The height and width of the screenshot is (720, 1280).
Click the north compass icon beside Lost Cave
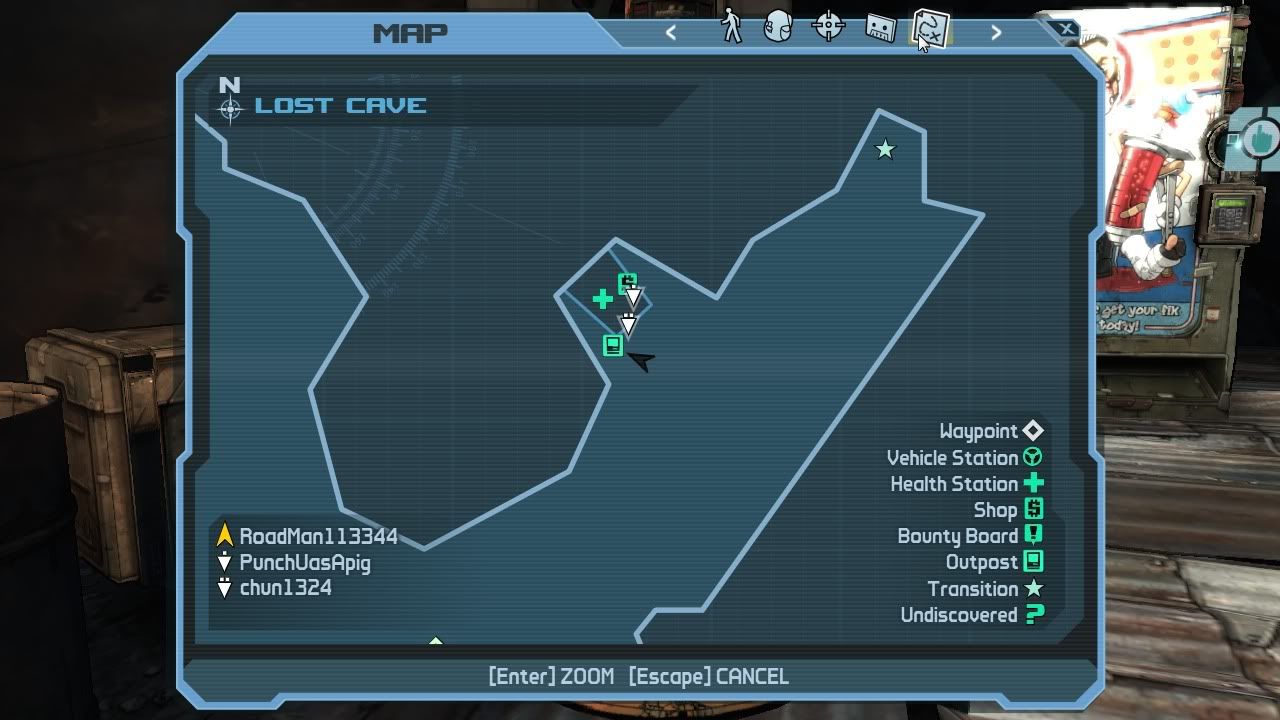click(230, 106)
